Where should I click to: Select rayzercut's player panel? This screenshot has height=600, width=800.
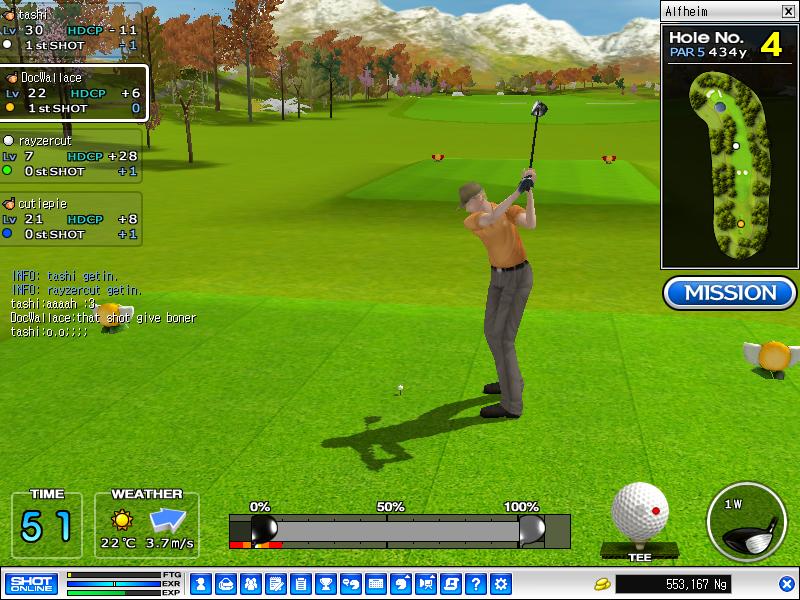[x=70, y=156]
